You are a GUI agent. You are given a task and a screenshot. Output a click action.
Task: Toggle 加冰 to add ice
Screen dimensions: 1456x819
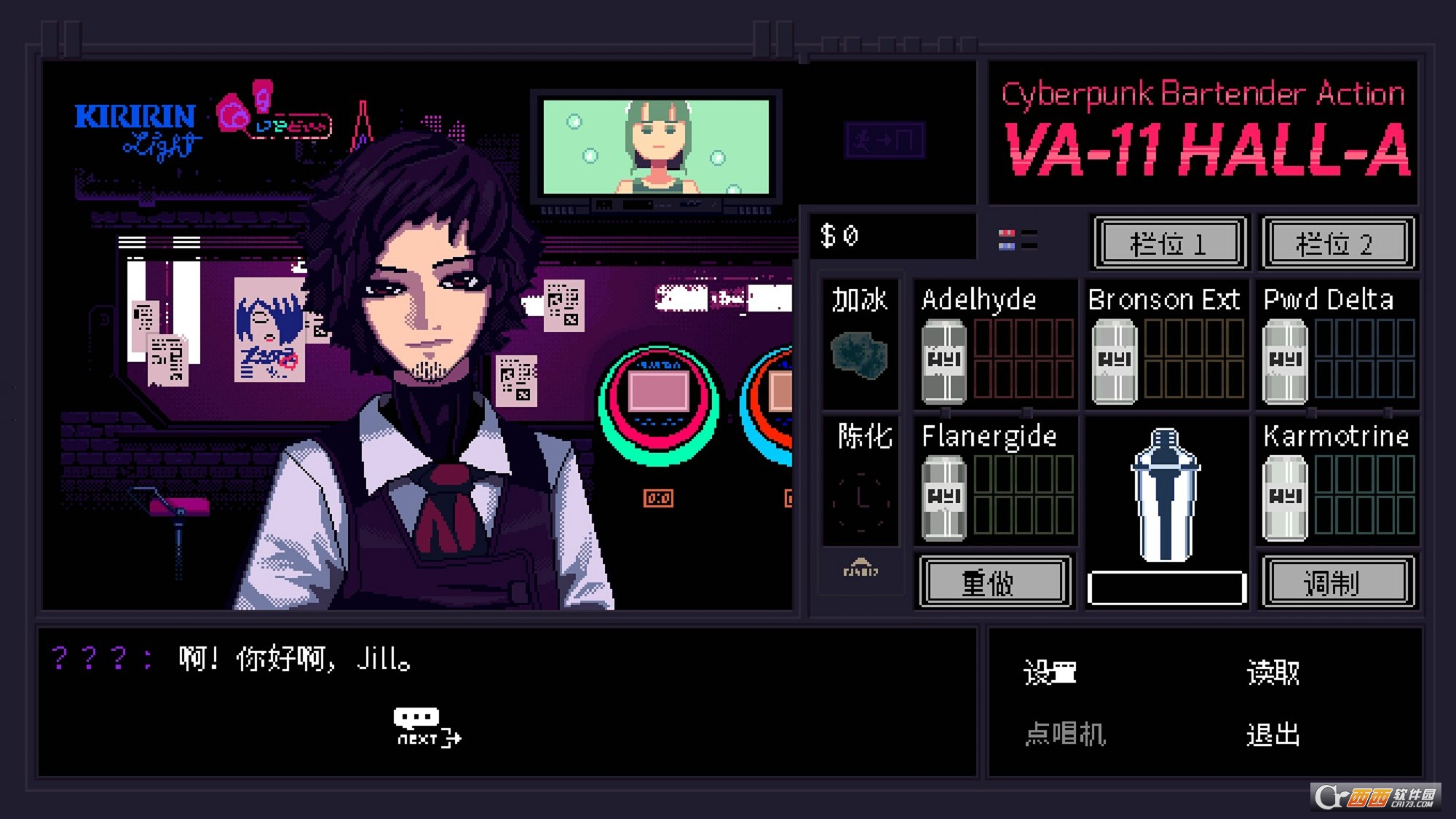pyautogui.click(x=860, y=342)
